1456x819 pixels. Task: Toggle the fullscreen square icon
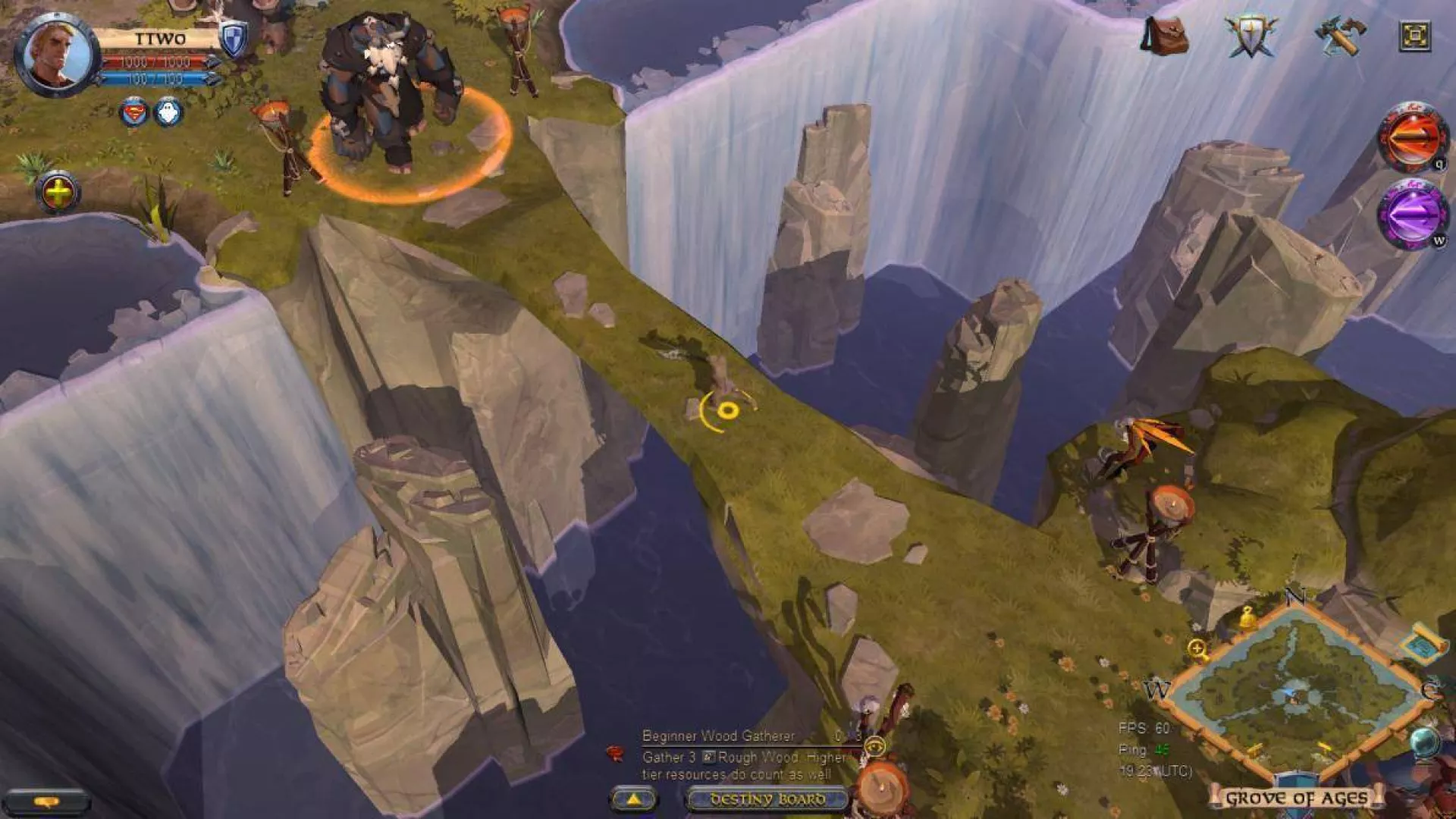coord(1414,36)
